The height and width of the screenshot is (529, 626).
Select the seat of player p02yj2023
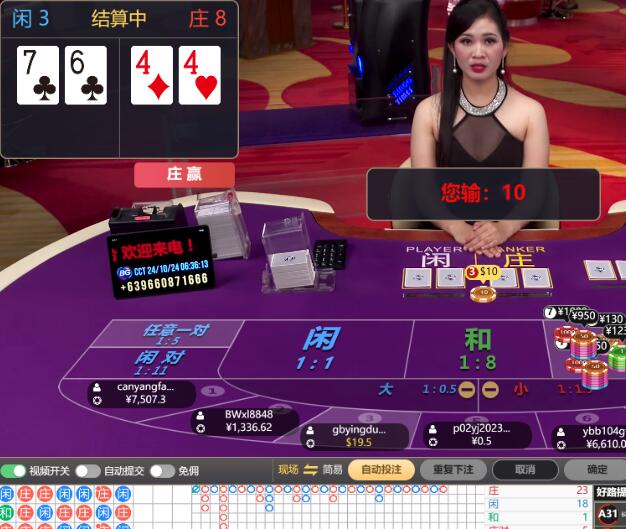point(478,435)
